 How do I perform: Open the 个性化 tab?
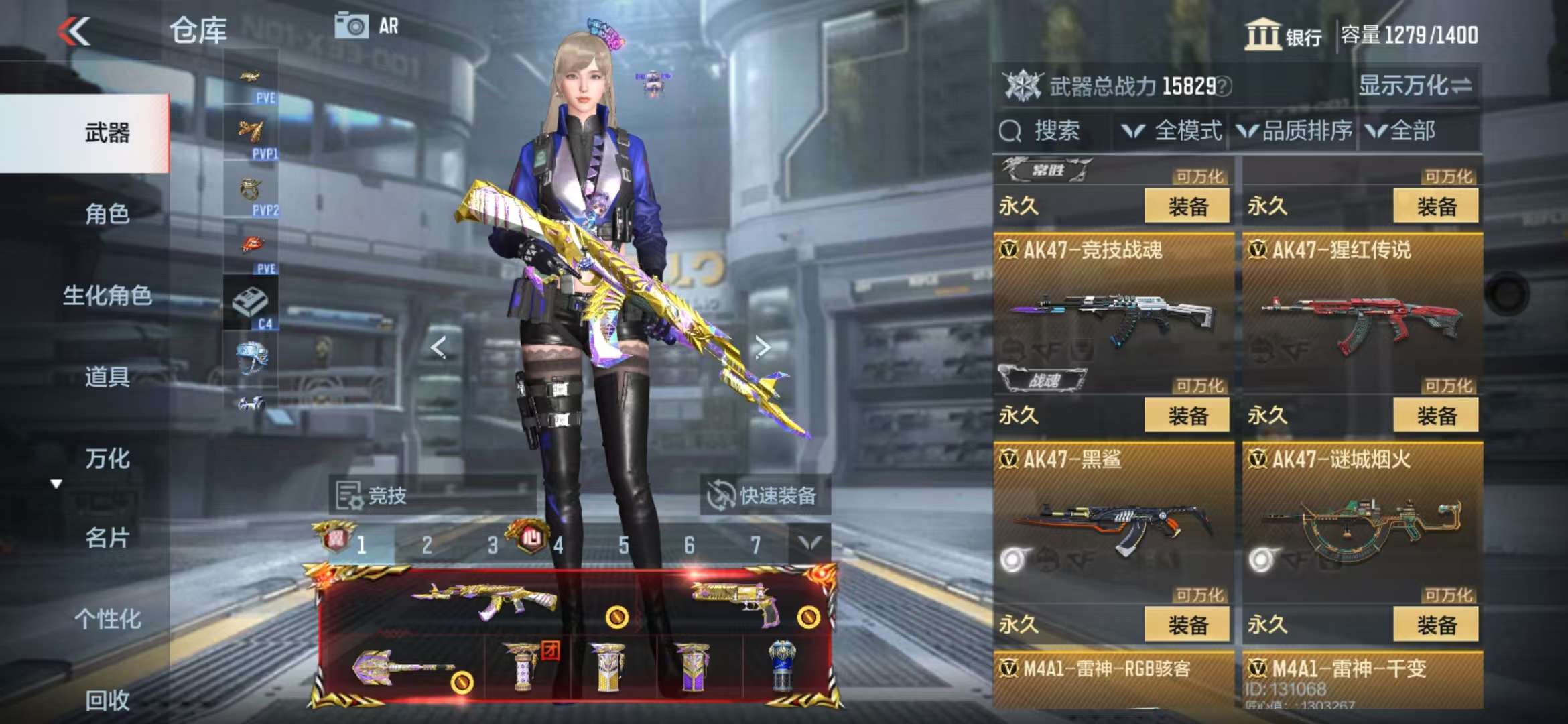tap(107, 619)
